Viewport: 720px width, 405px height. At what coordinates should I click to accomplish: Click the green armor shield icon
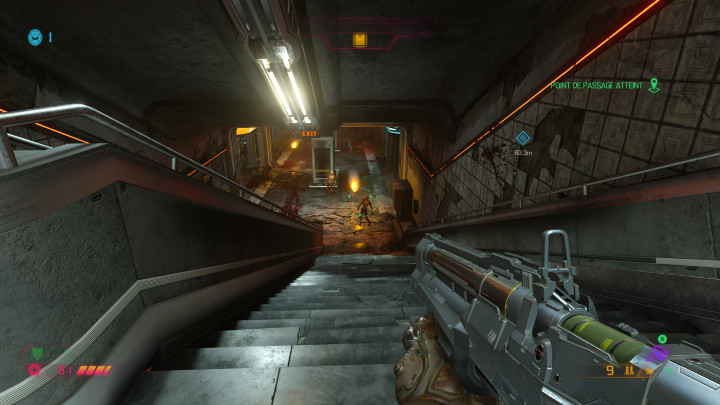pyautogui.click(x=37, y=352)
